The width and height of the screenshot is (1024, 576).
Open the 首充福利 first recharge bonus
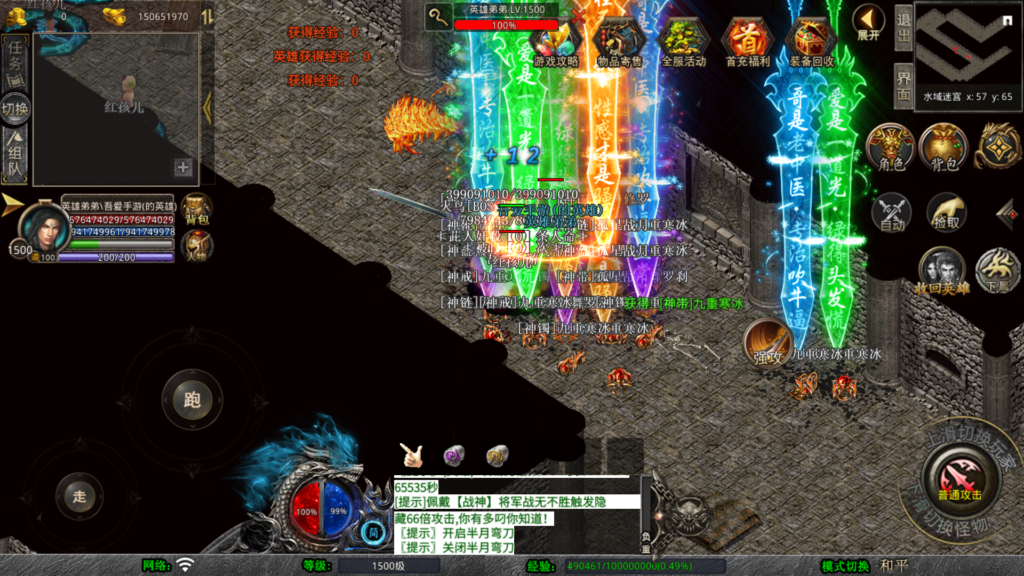point(746,41)
